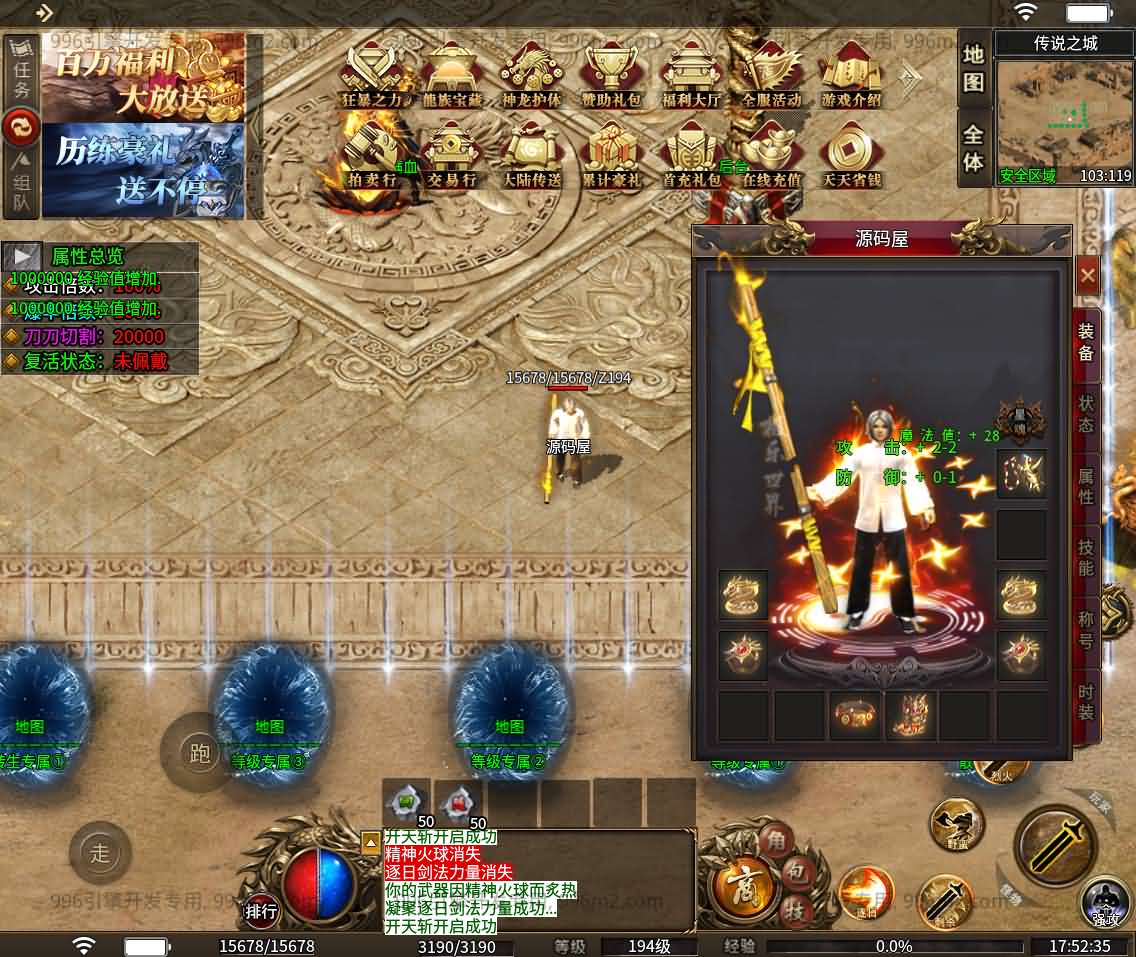The height and width of the screenshot is (957, 1136).
Task: Open the 排行 ranking button
Action: click(x=262, y=911)
